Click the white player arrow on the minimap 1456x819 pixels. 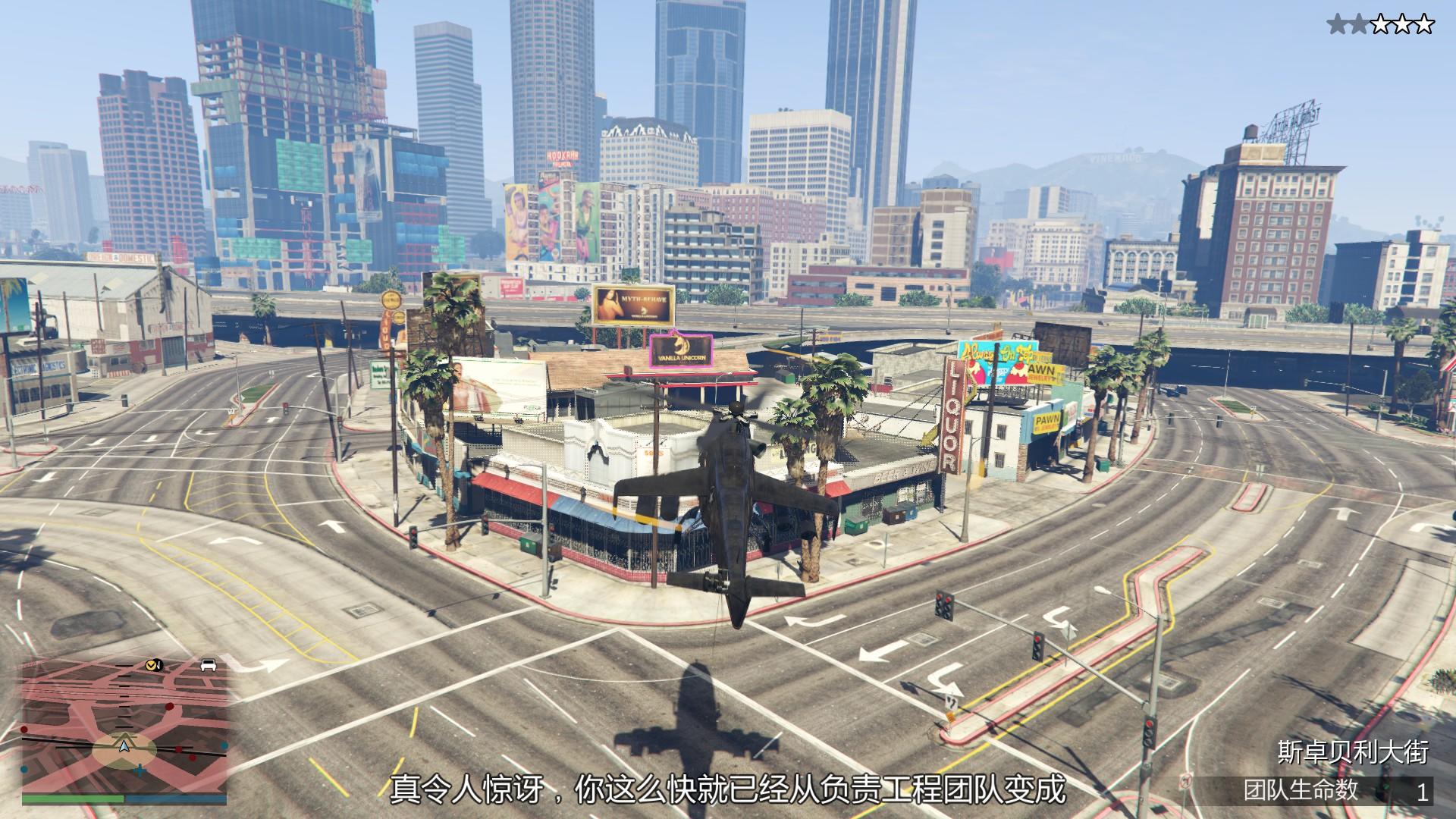pos(124,747)
